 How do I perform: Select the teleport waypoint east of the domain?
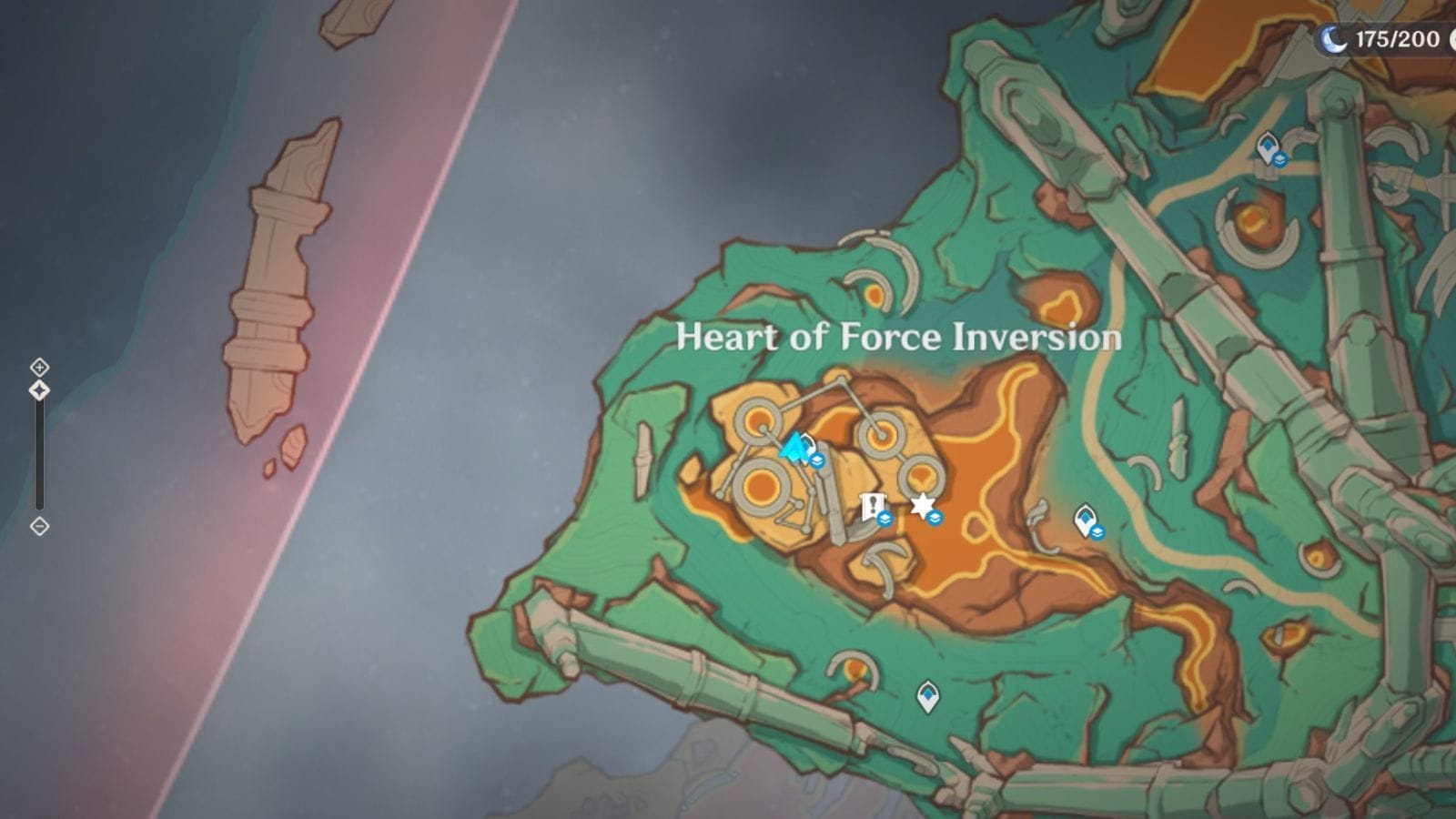(x=1085, y=516)
